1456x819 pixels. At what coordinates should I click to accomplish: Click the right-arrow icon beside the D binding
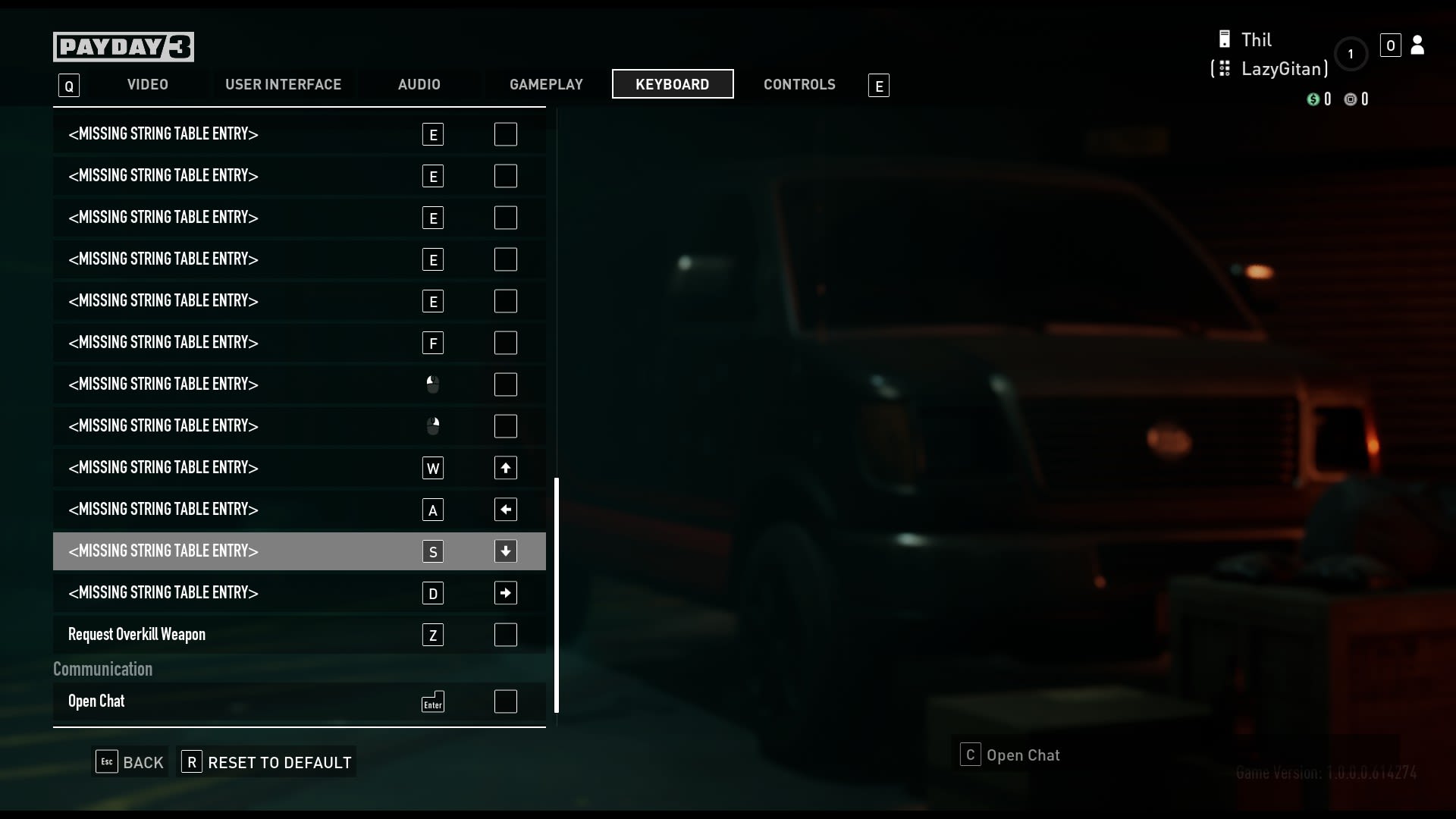click(505, 593)
